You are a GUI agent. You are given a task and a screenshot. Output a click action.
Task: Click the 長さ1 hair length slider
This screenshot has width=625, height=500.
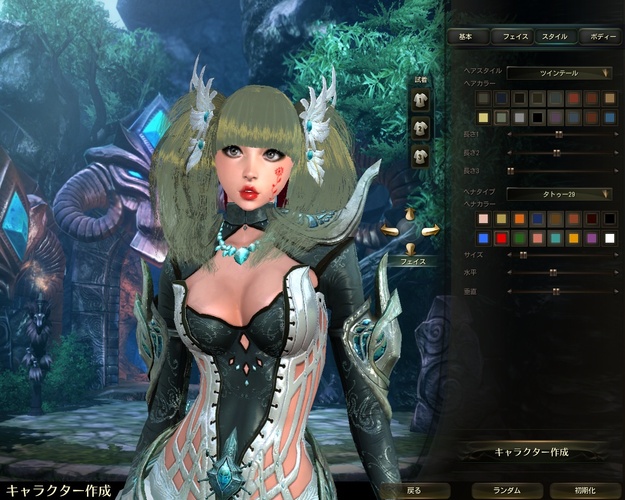(x=558, y=134)
